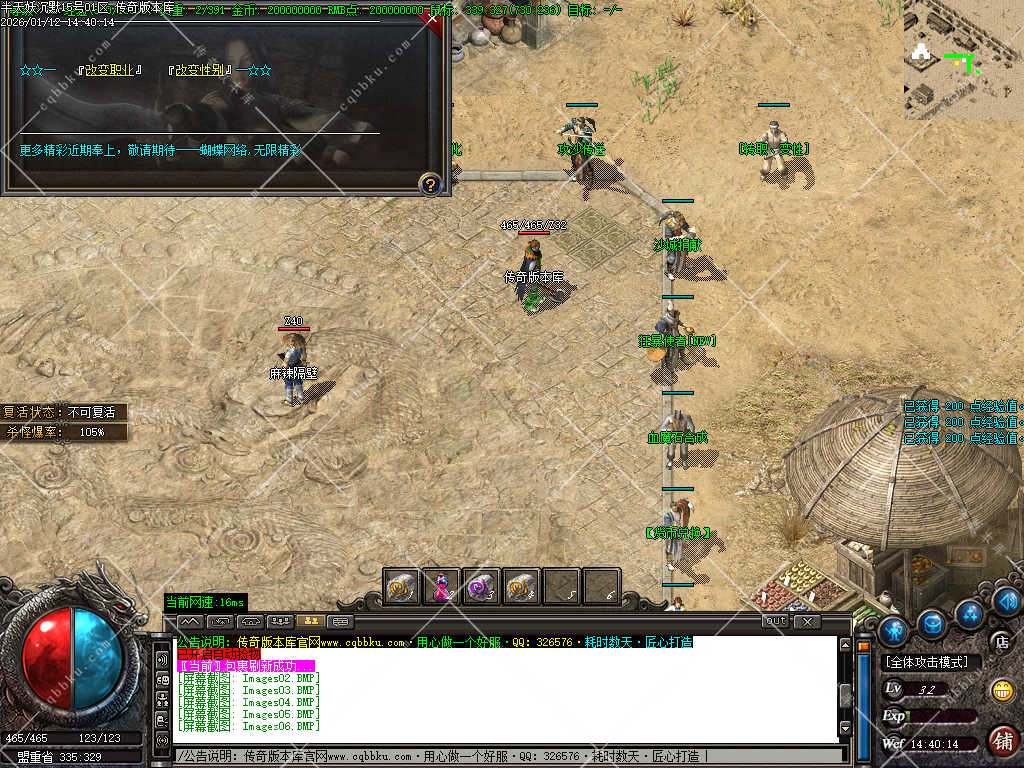Viewport: 1024px width, 768px height.
Task: Open the 店 shop button
Action: click(999, 641)
